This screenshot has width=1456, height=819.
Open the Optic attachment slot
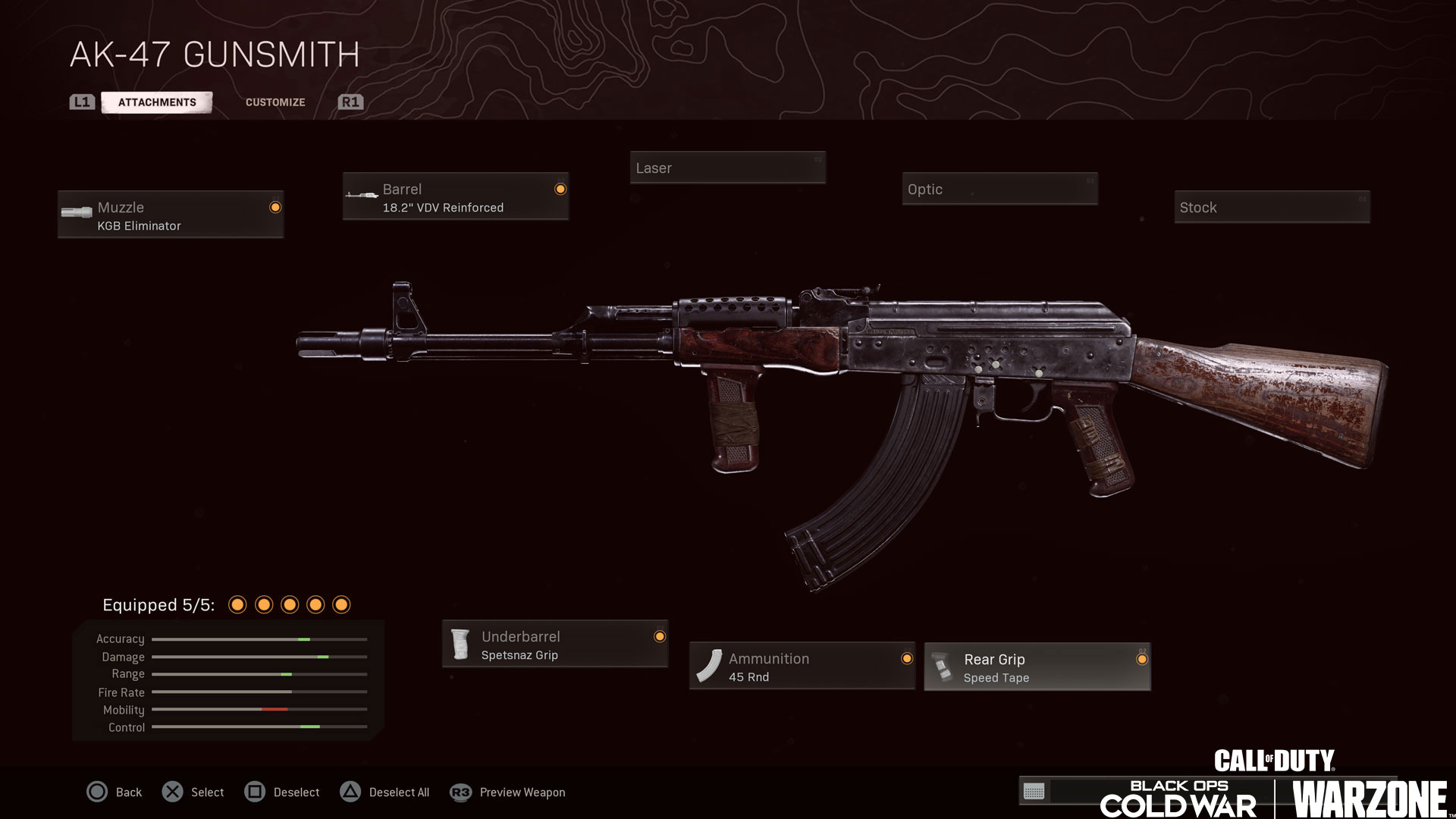point(999,189)
